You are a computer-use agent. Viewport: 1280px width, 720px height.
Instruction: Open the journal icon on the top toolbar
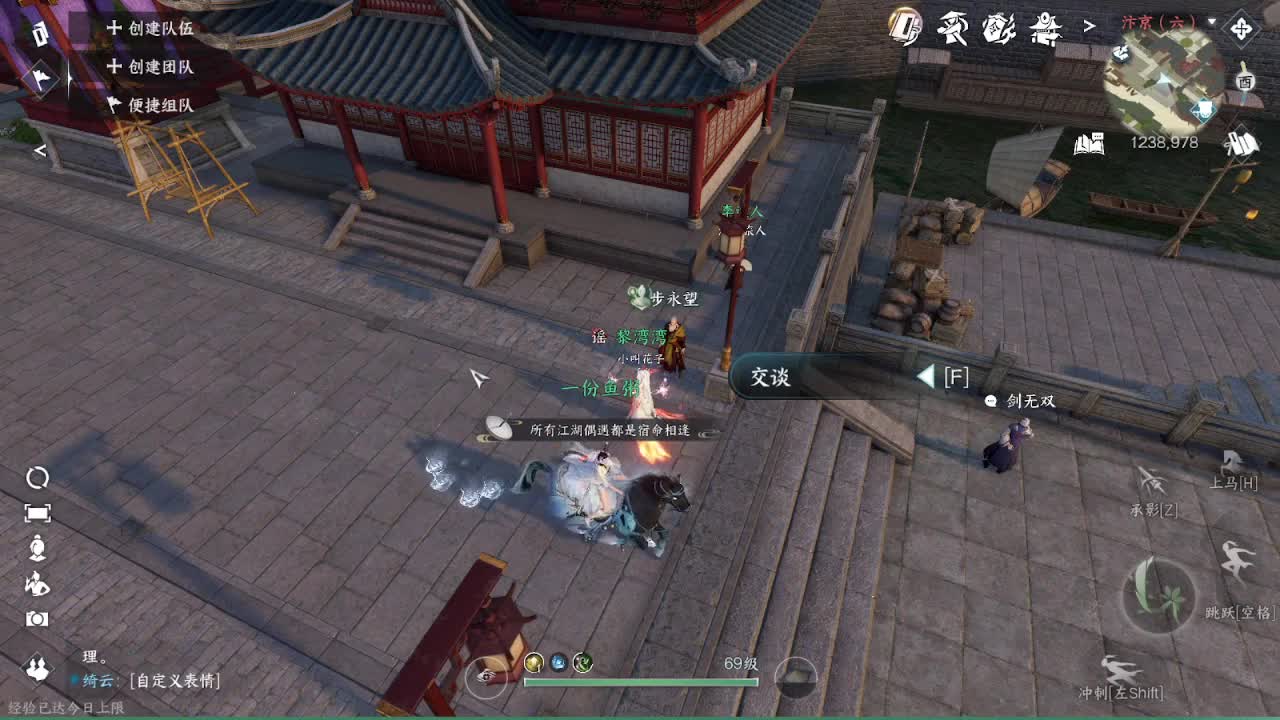[903, 28]
